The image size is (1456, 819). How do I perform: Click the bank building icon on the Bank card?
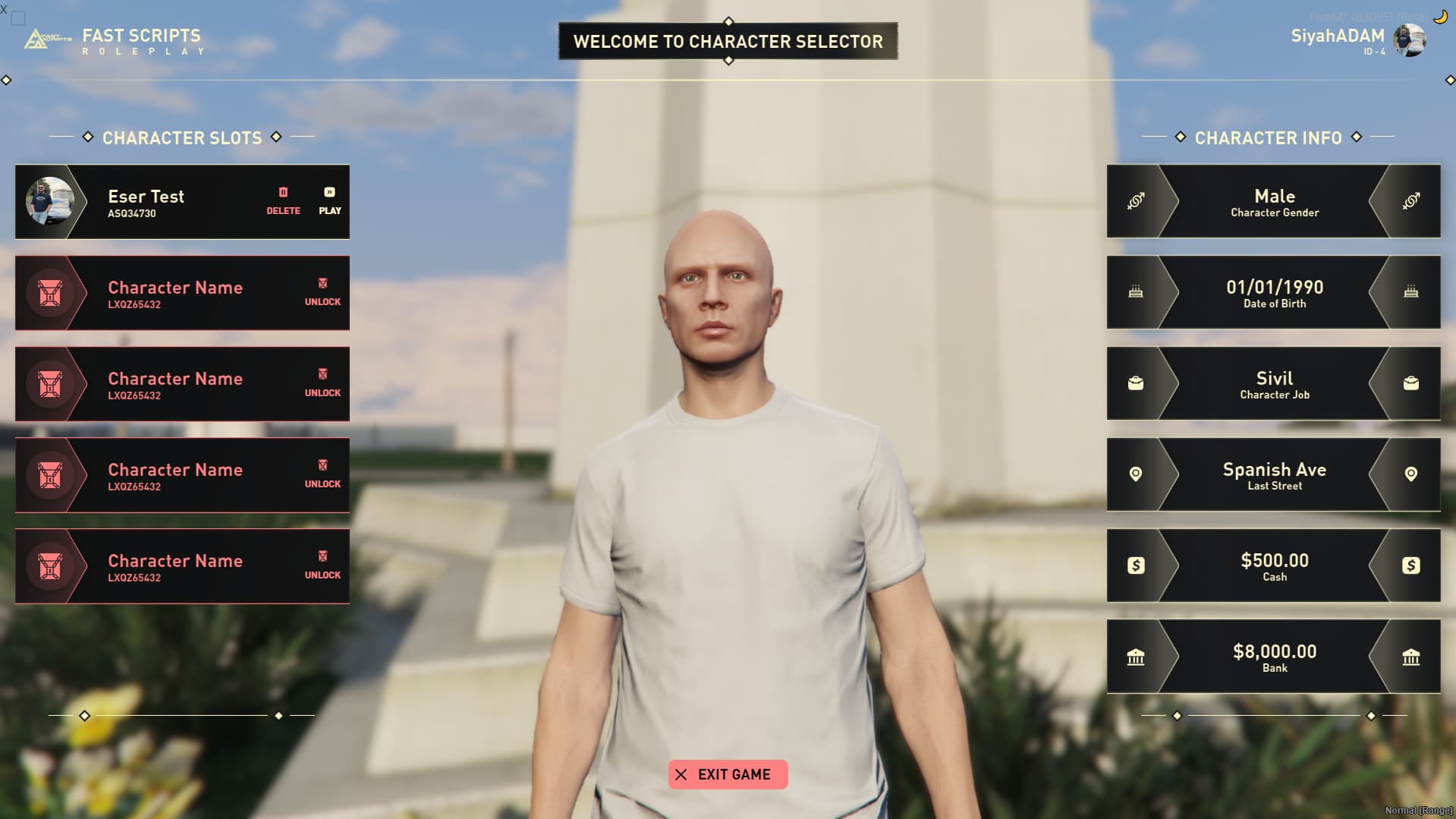pyautogui.click(x=1137, y=657)
